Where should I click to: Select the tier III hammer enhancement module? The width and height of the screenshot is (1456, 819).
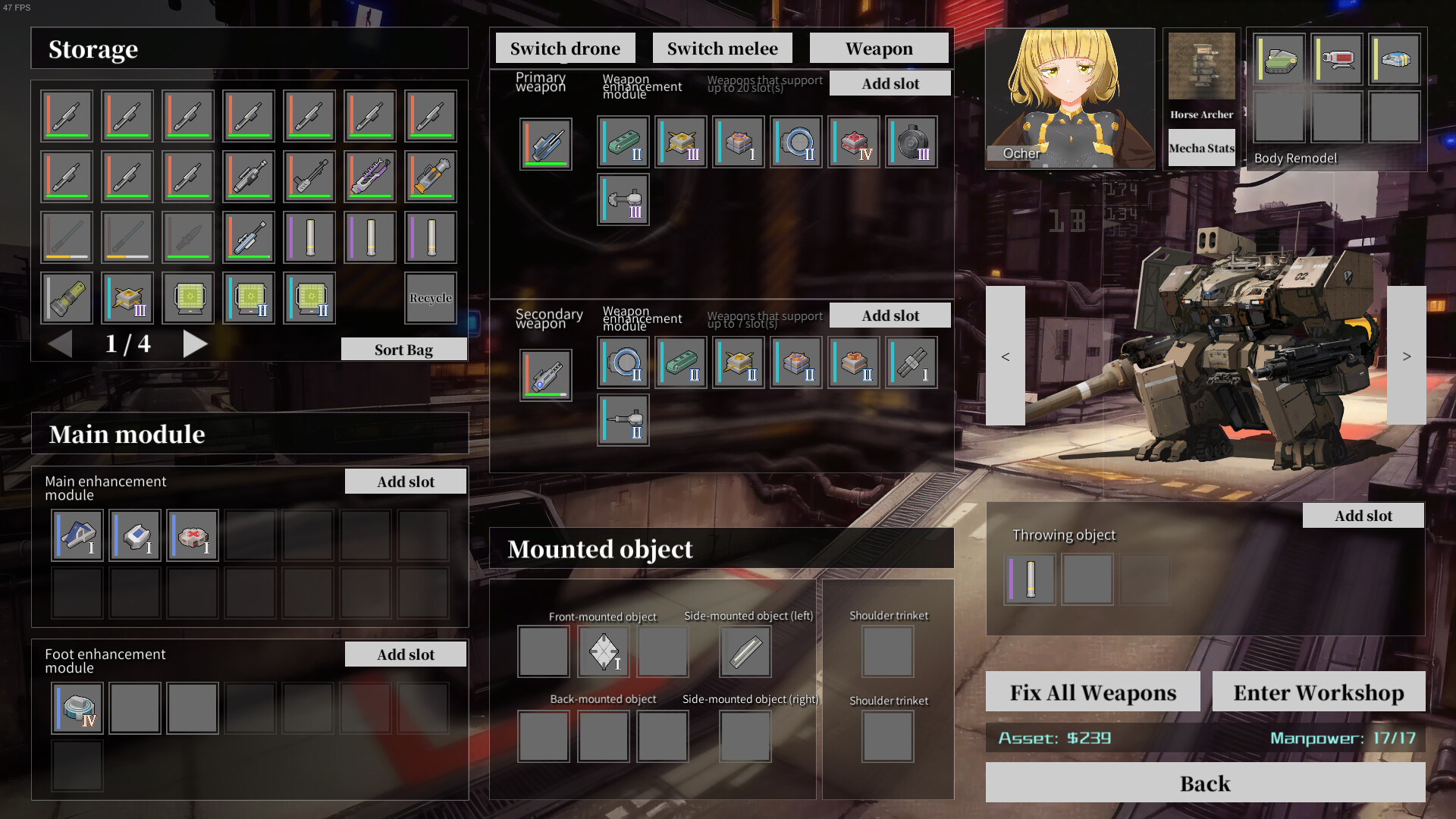point(622,199)
